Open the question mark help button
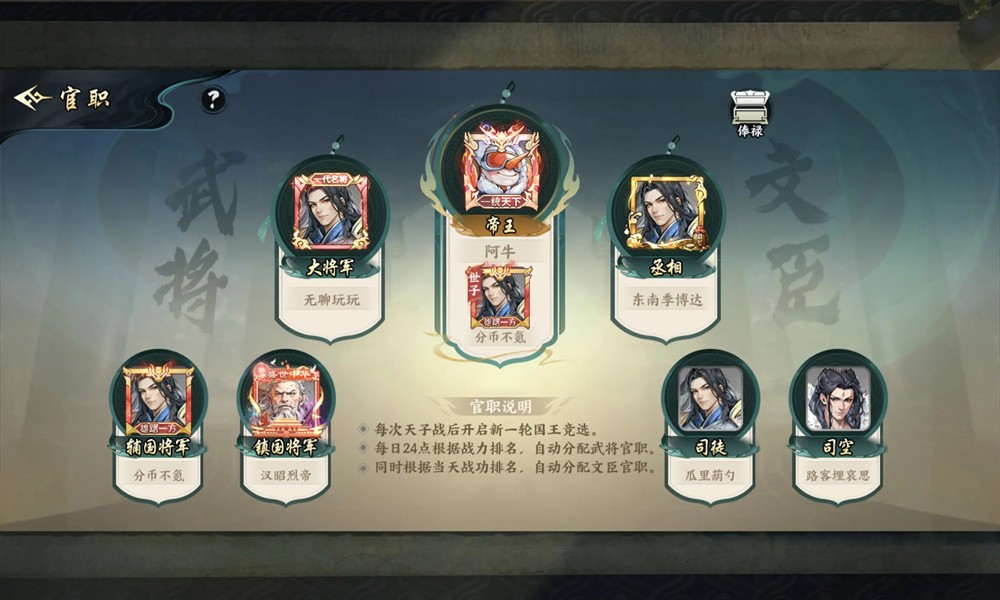The image size is (1000, 600). point(213,99)
